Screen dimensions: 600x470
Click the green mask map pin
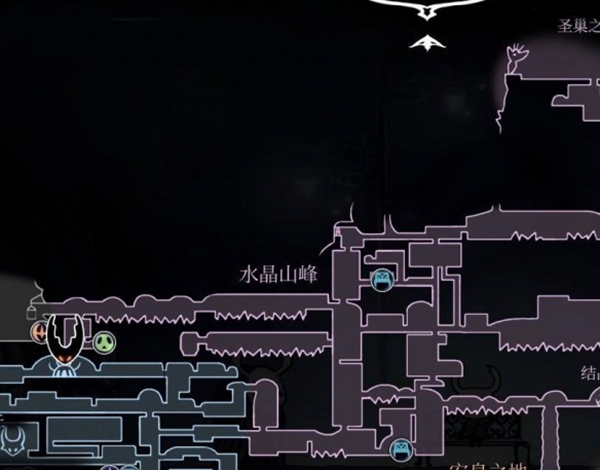coord(105,342)
